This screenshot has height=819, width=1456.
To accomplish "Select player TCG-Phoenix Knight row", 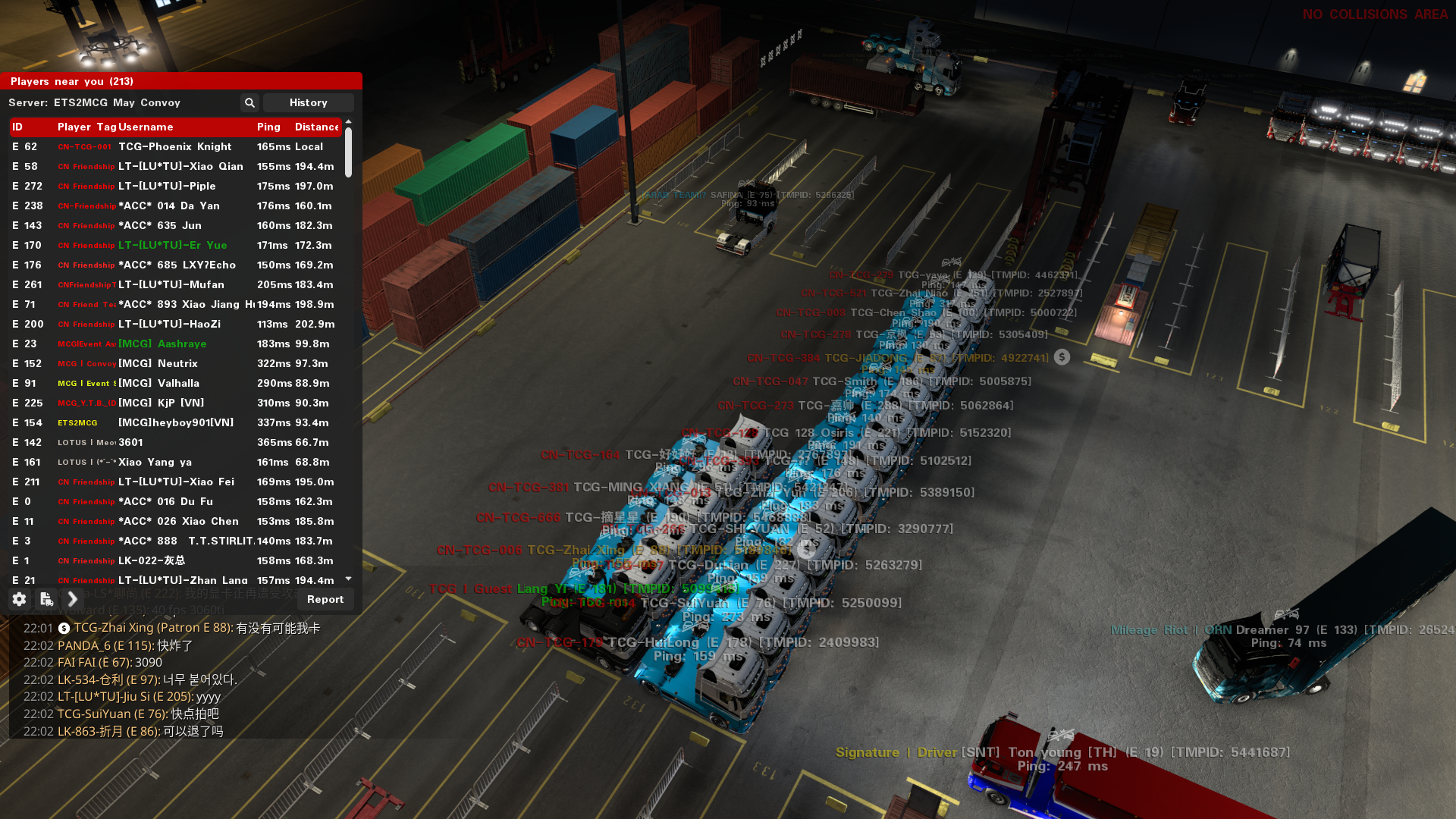I will click(x=175, y=146).
